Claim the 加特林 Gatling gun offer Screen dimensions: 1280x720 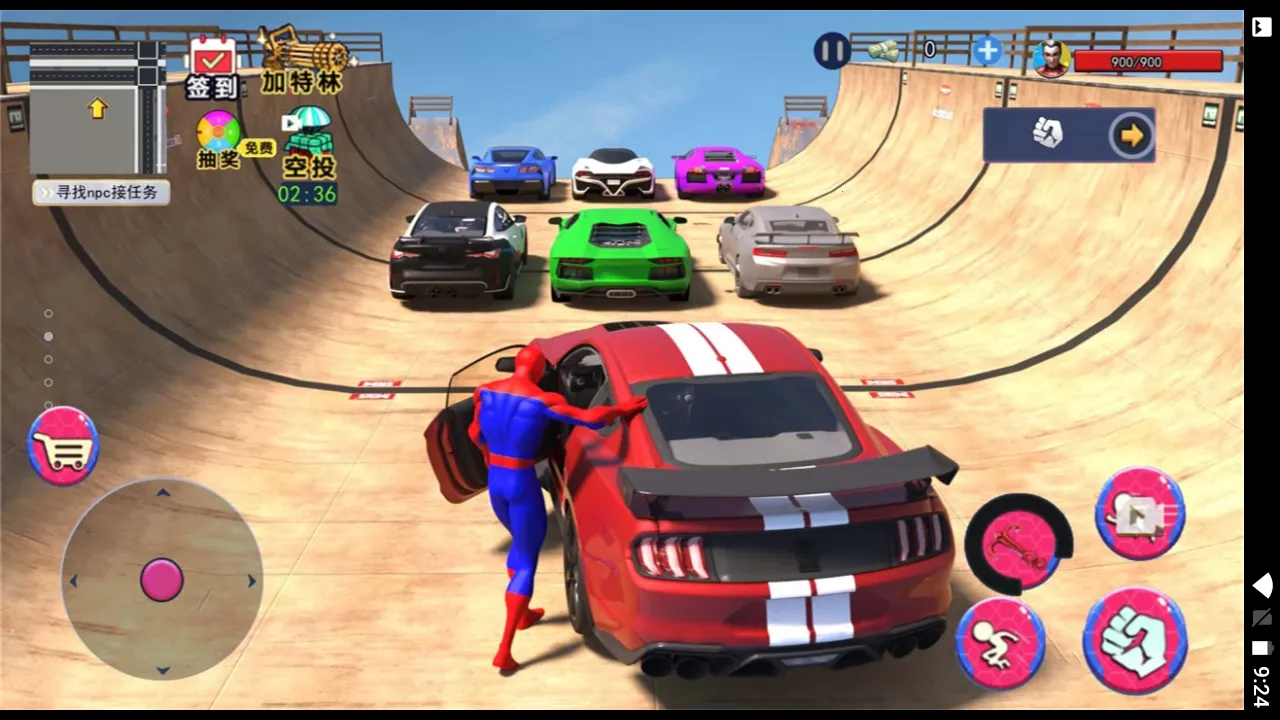coord(302,61)
